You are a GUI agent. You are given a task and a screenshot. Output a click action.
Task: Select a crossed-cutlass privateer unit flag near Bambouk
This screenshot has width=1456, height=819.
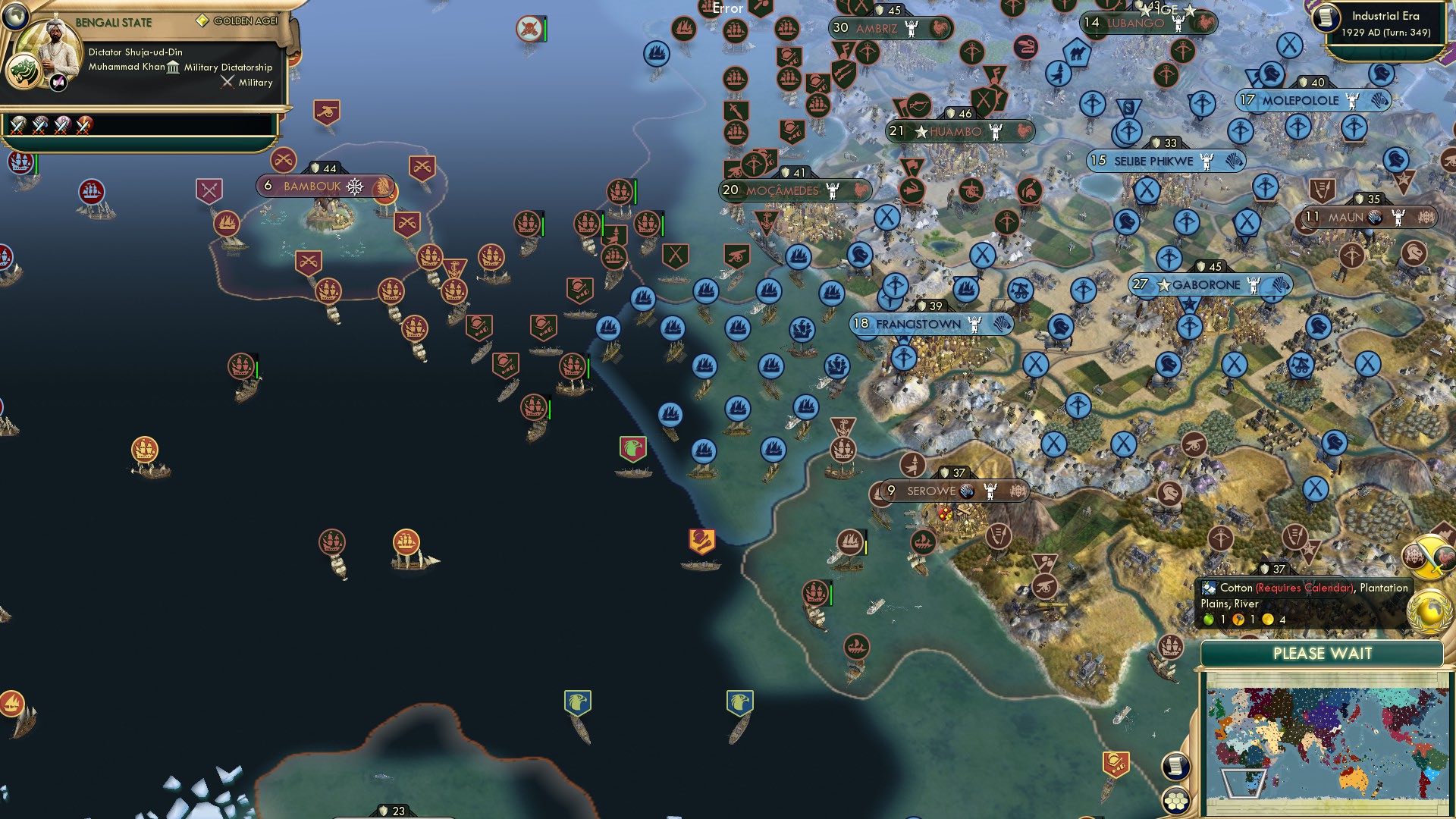pos(284,159)
